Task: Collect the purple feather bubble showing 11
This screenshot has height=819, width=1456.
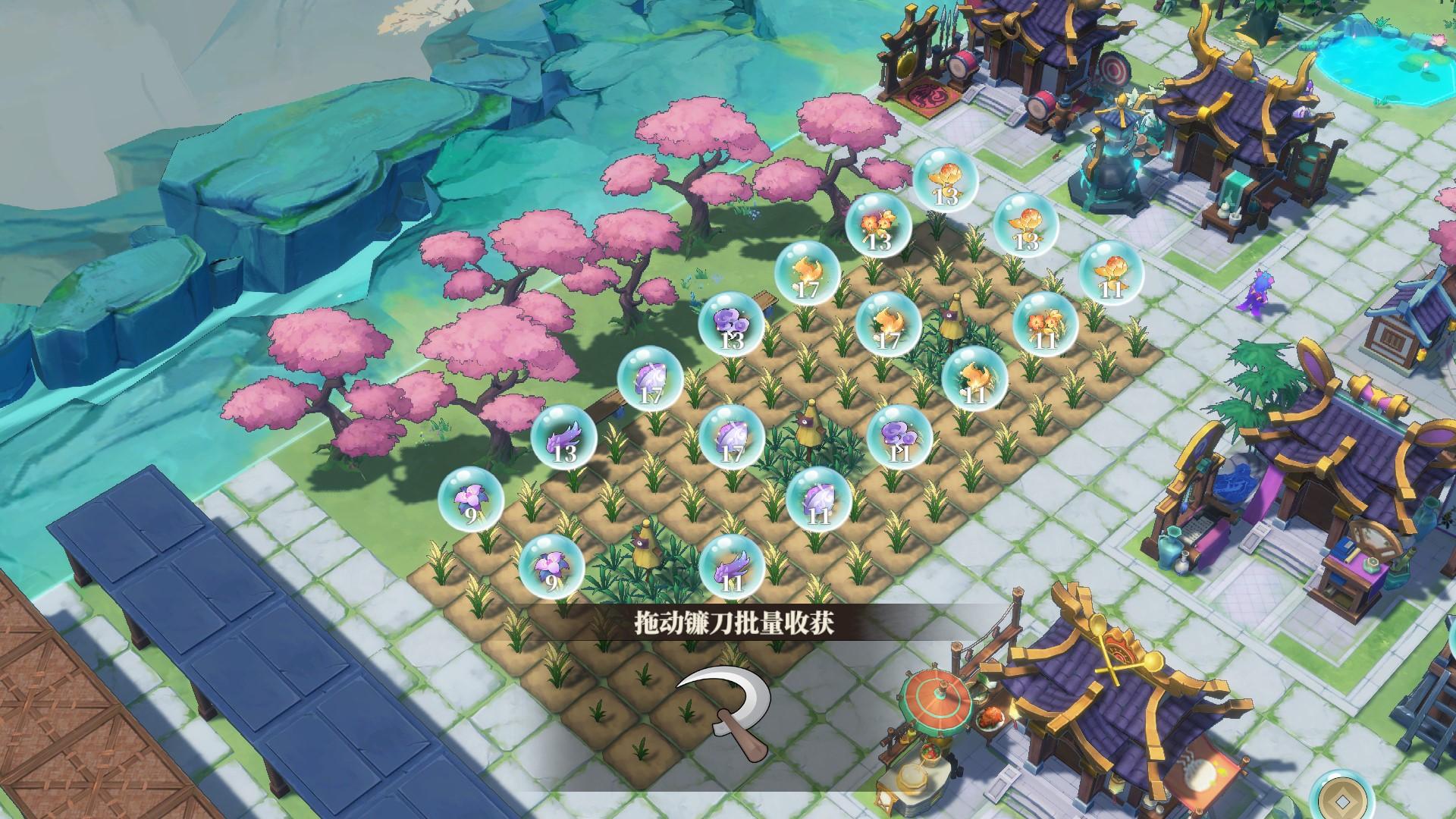Action: tap(731, 566)
